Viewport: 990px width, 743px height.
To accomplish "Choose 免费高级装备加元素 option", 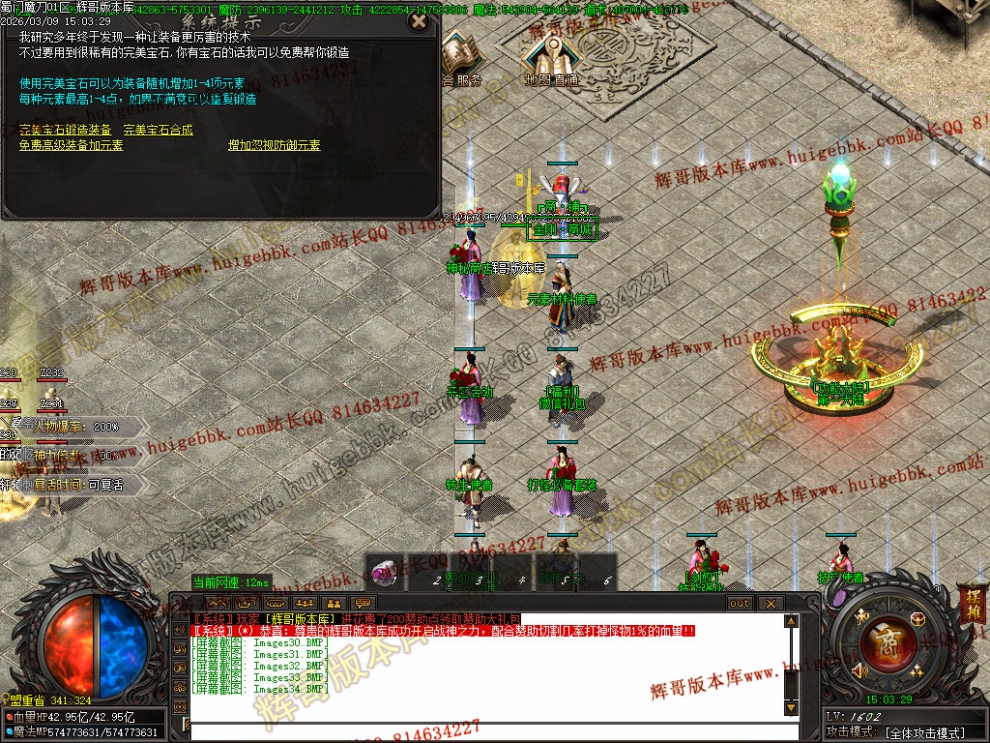I will click(71, 145).
